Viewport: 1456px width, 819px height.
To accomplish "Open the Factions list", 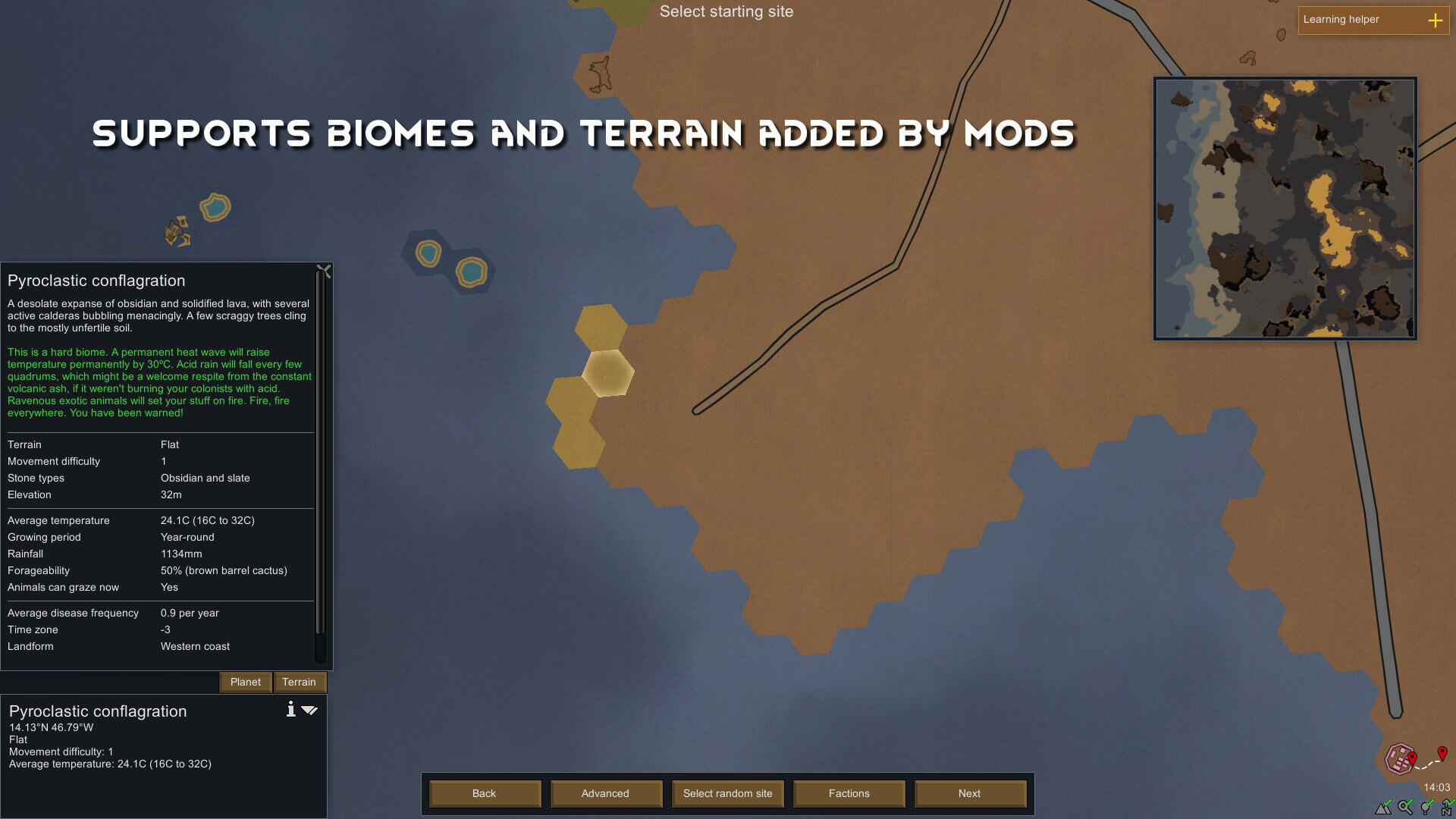I will [x=849, y=793].
